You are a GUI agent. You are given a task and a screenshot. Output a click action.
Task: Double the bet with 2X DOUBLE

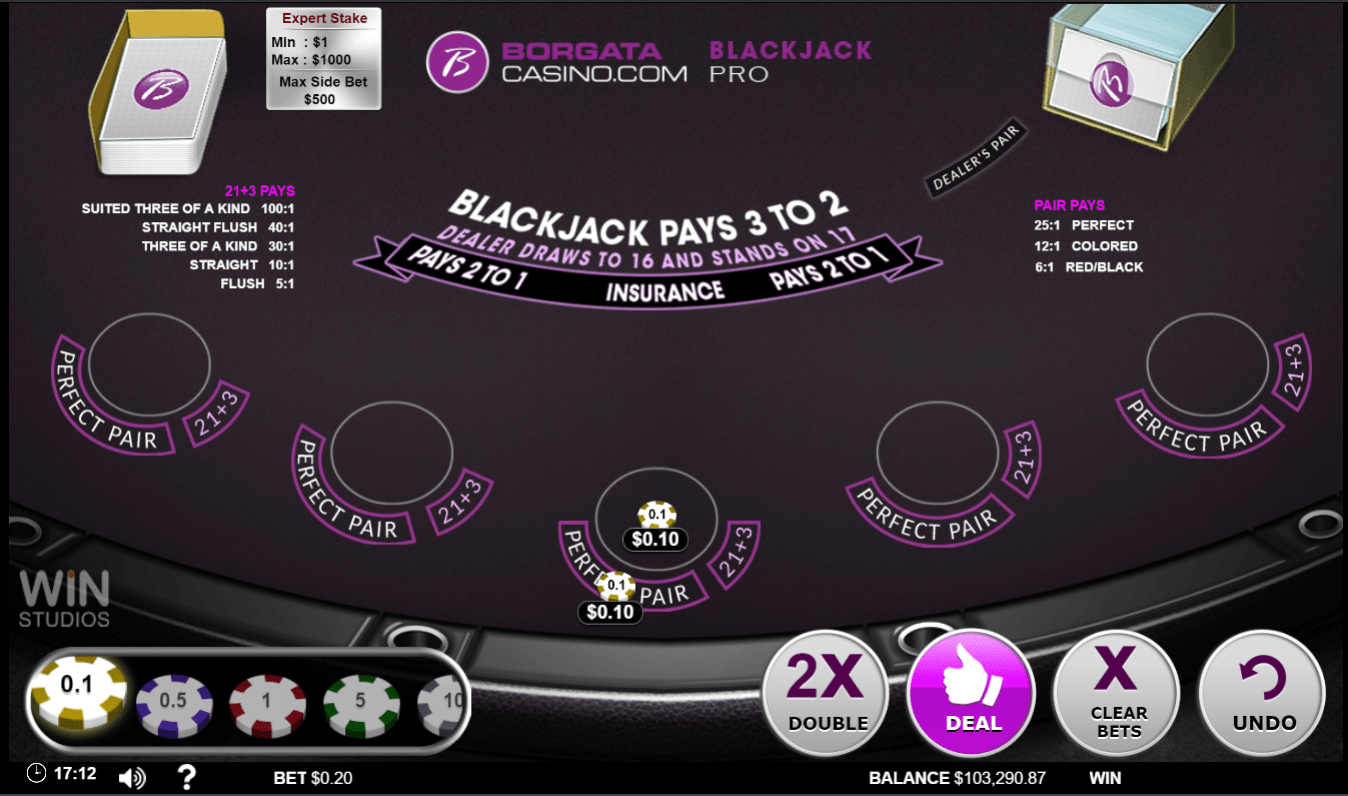(826, 693)
